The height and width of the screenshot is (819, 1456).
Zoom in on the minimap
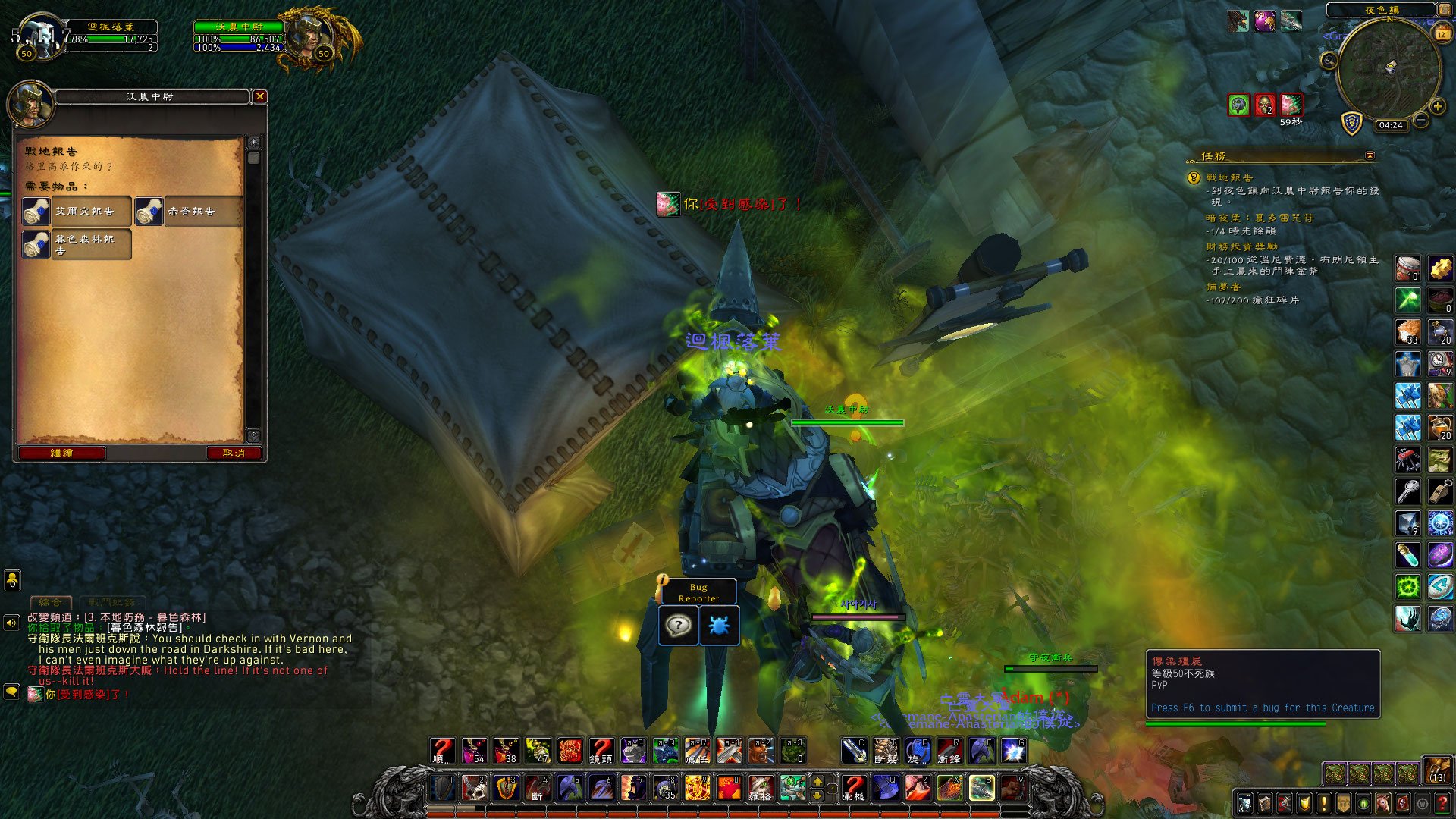pyautogui.click(x=1437, y=107)
